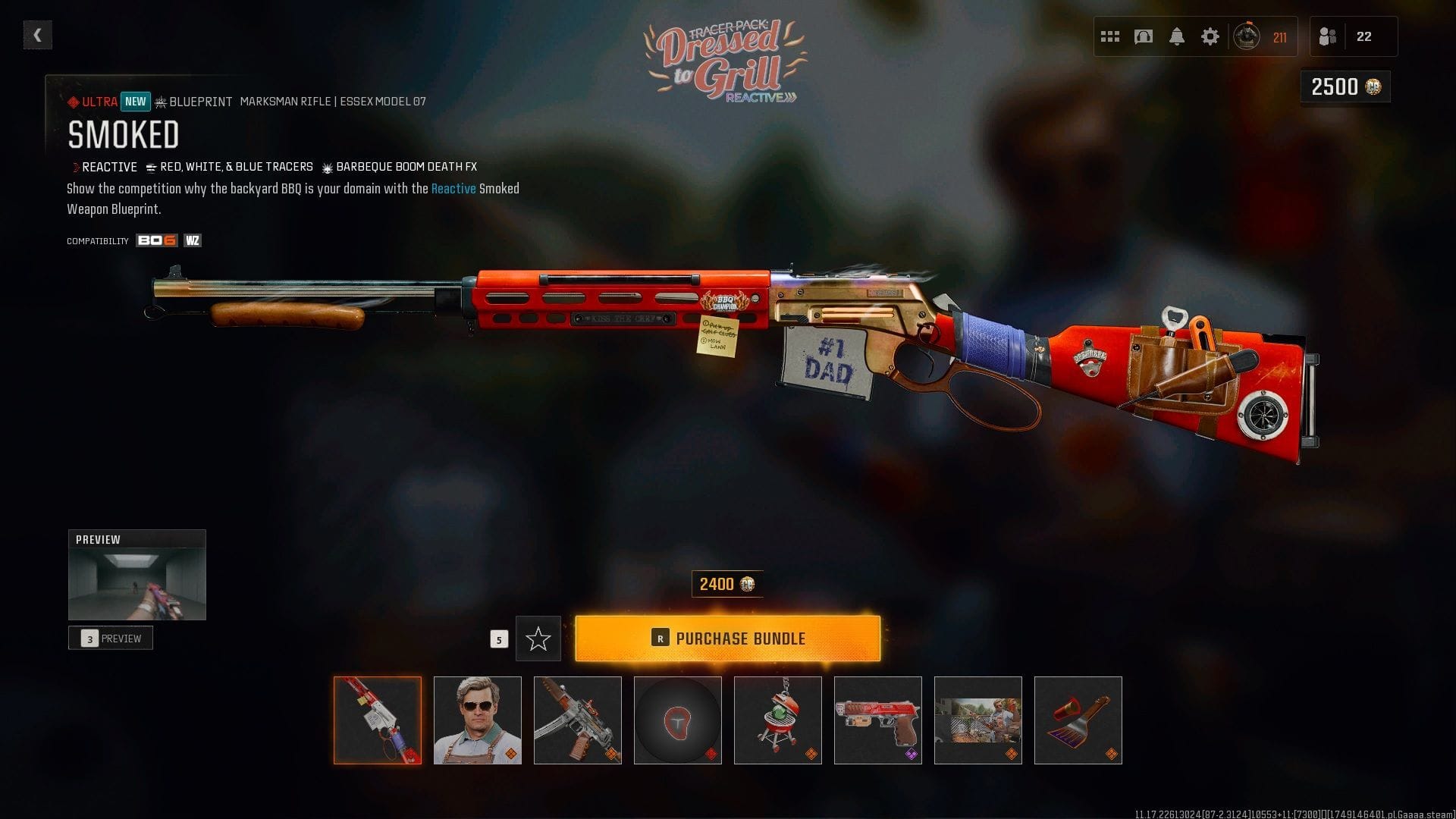Check notifications via the bell icon
The width and height of the screenshot is (1456, 819).
(x=1178, y=35)
